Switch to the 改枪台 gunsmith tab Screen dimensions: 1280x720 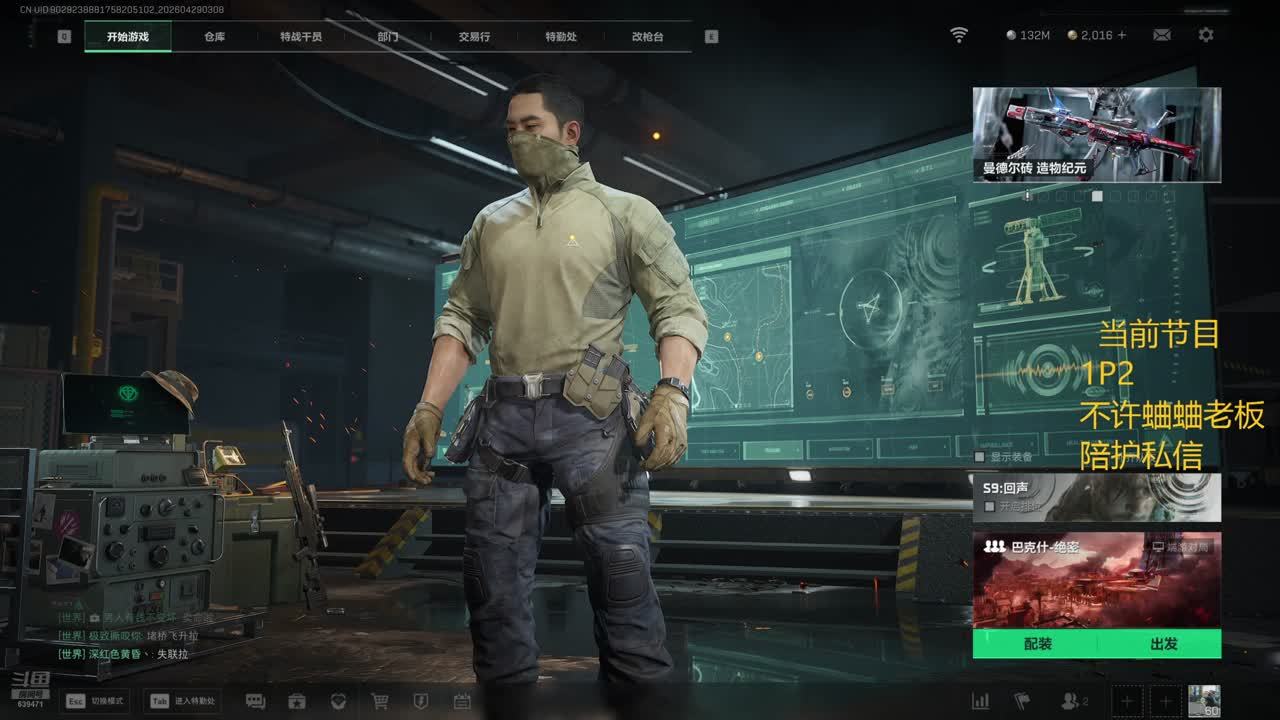click(x=647, y=37)
